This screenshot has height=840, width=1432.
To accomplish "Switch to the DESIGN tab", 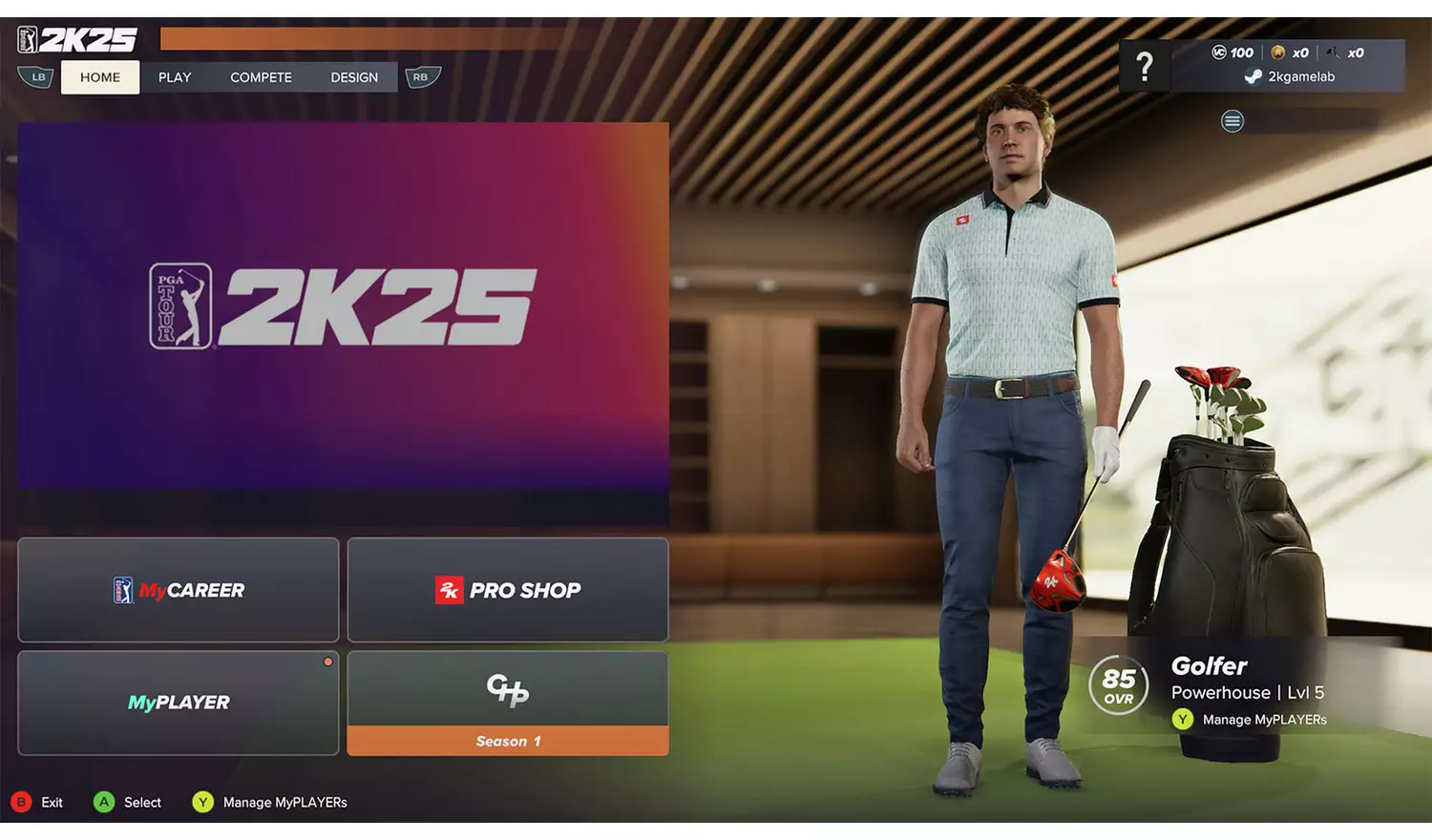I will pos(354,76).
